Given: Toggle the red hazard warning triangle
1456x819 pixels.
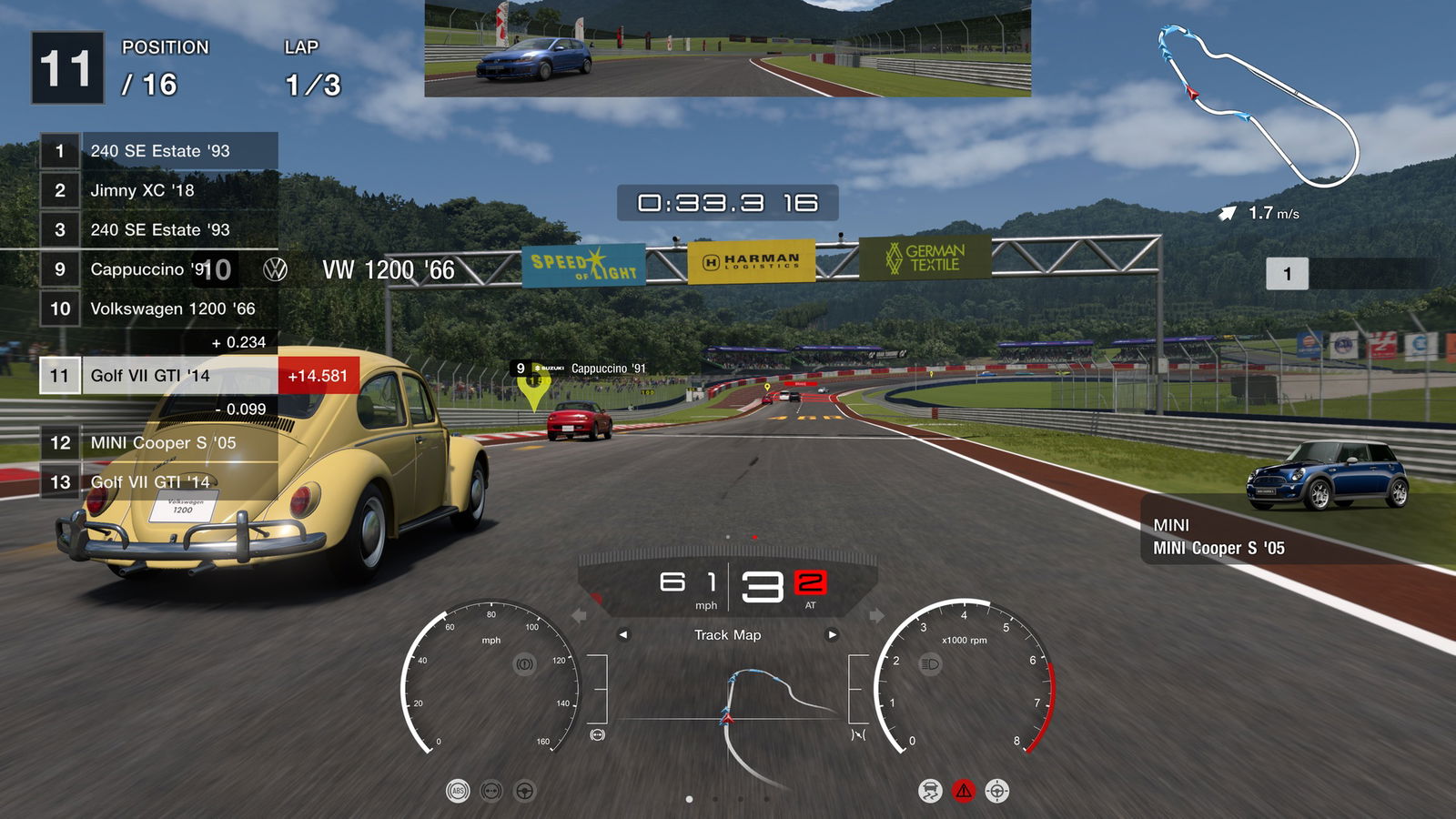Looking at the screenshot, I should [x=964, y=791].
